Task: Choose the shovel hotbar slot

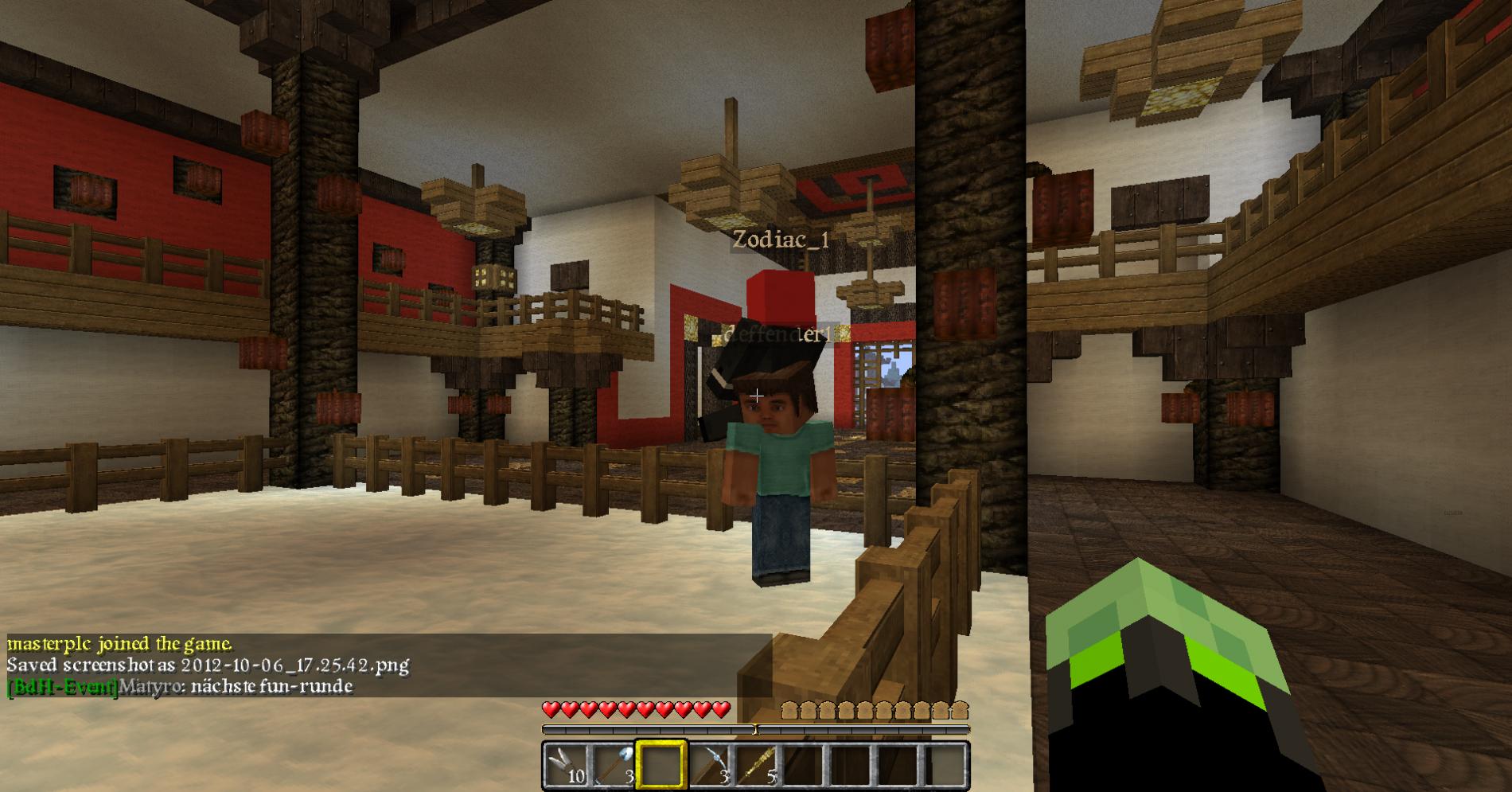Action: click(614, 766)
